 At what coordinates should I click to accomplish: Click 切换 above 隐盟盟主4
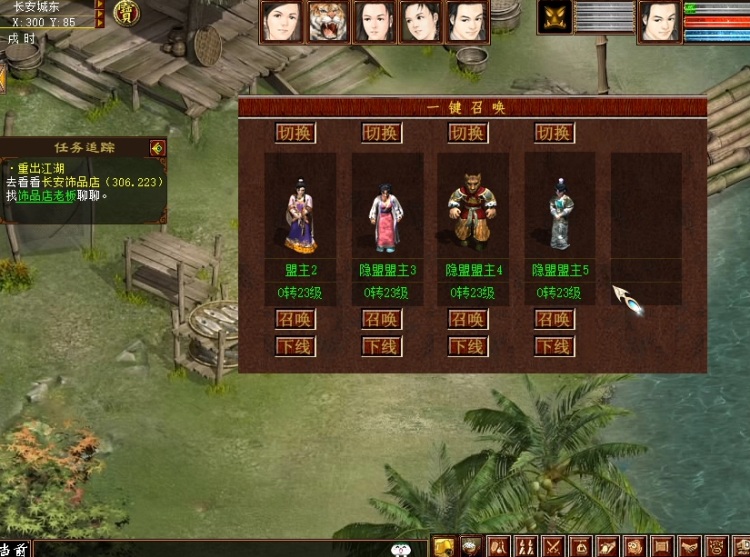pos(468,133)
